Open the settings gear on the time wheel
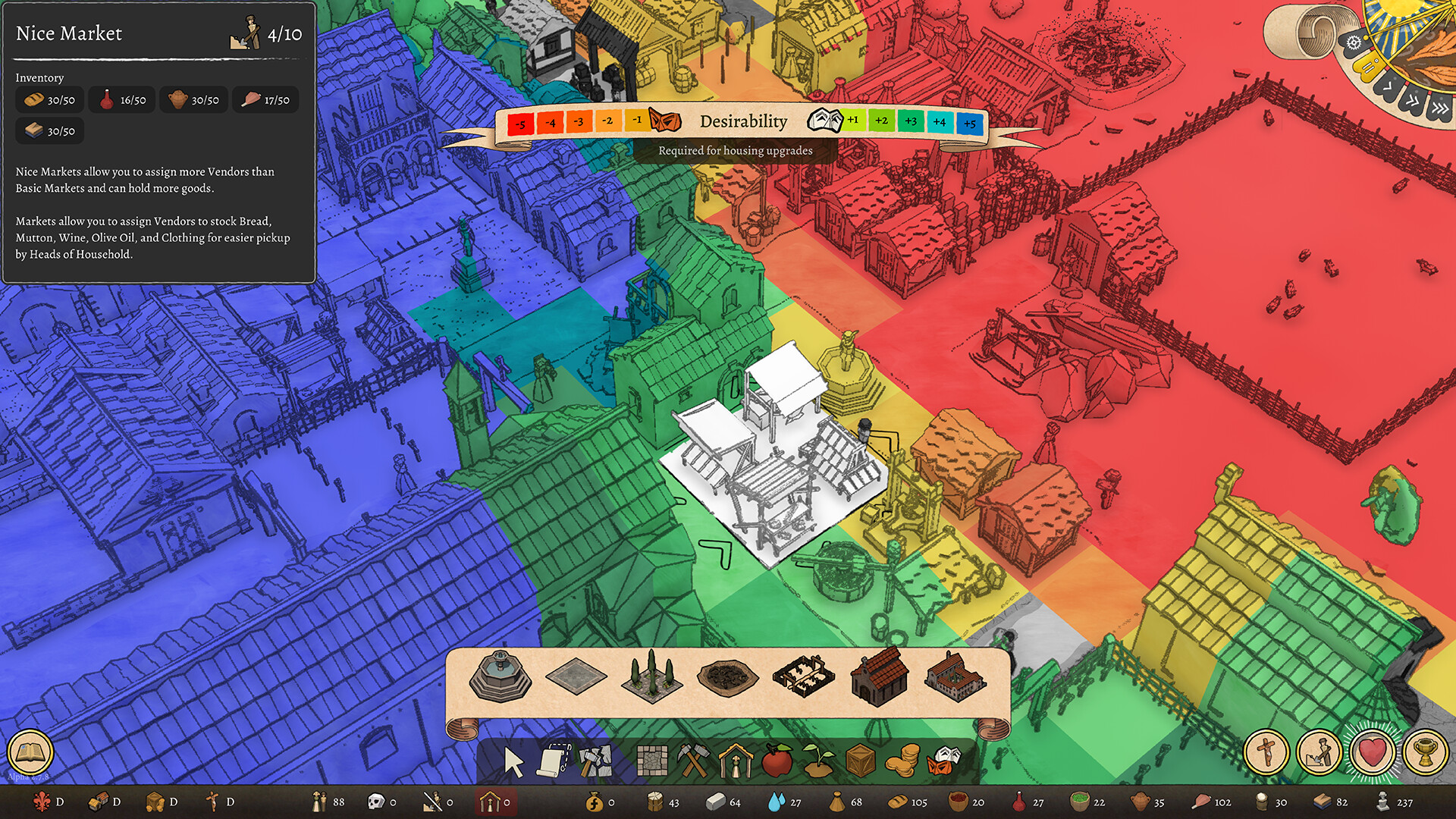 pos(1354,42)
